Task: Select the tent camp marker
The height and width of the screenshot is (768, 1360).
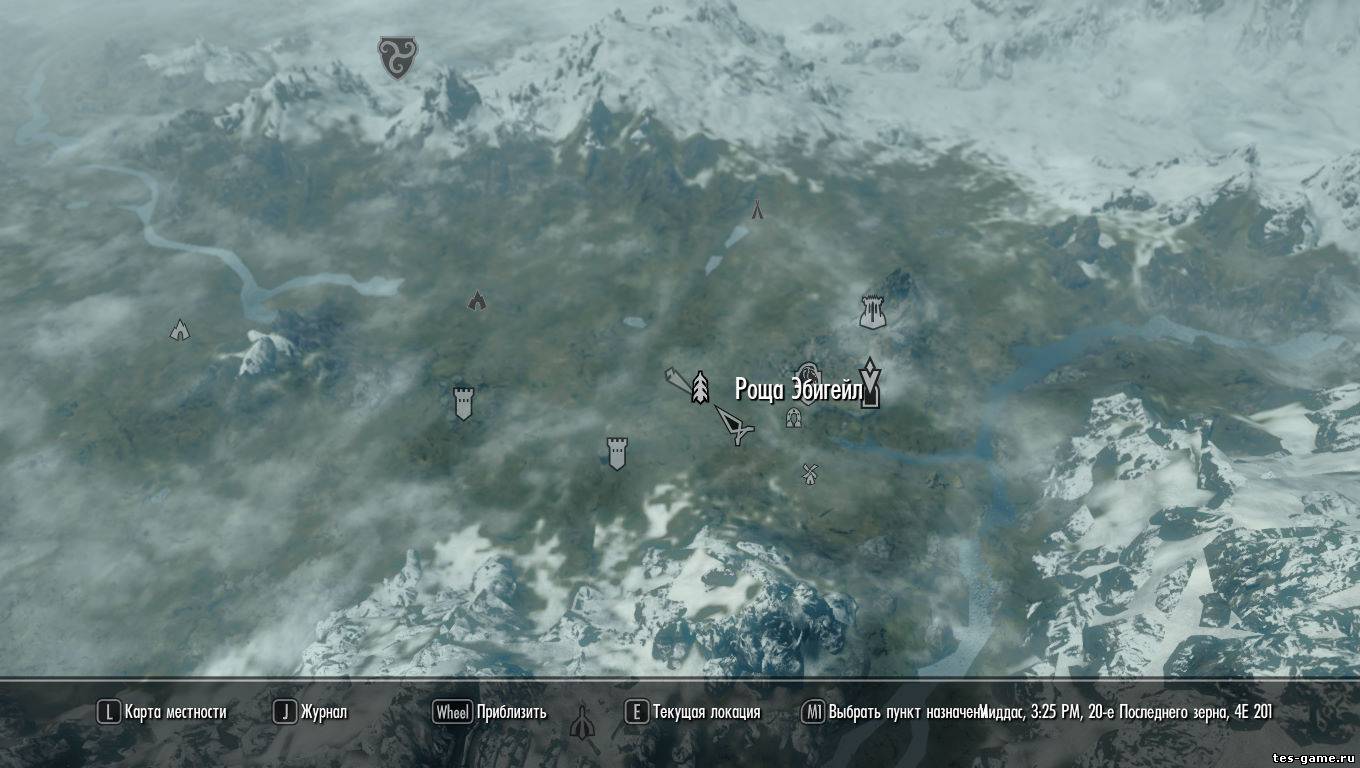Action: (757, 209)
